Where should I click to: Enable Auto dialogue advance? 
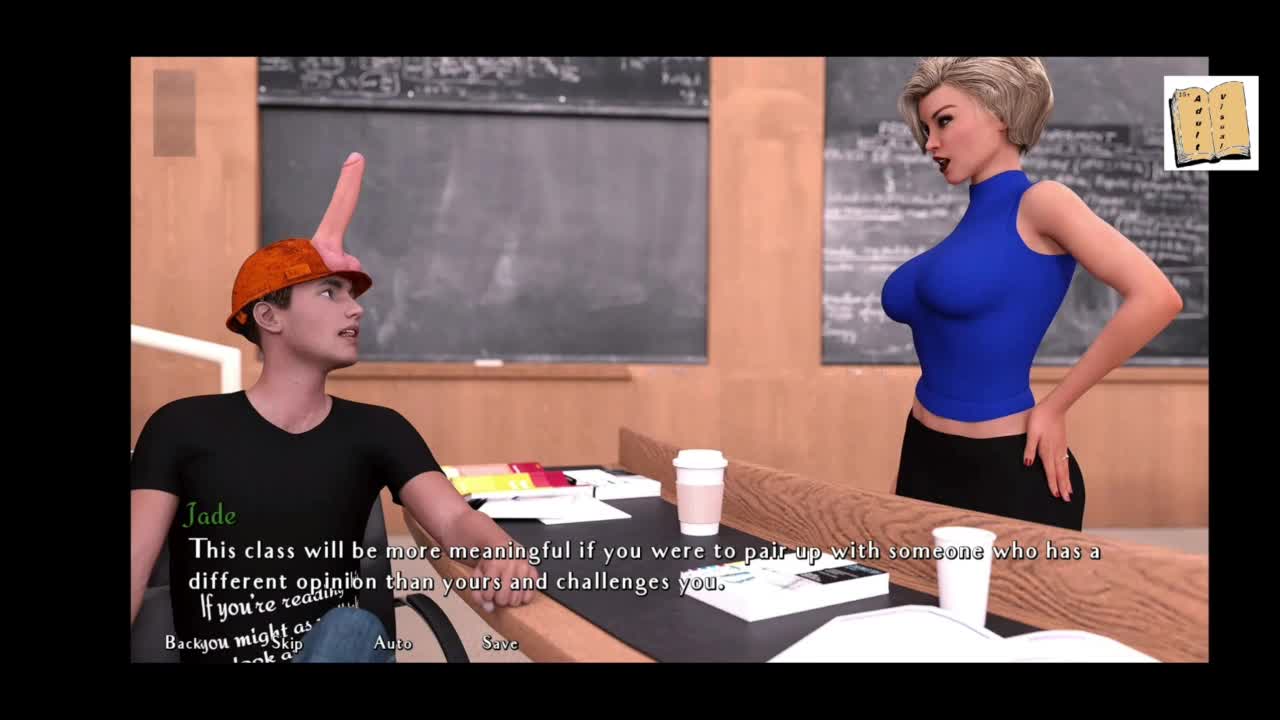(x=393, y=643)
